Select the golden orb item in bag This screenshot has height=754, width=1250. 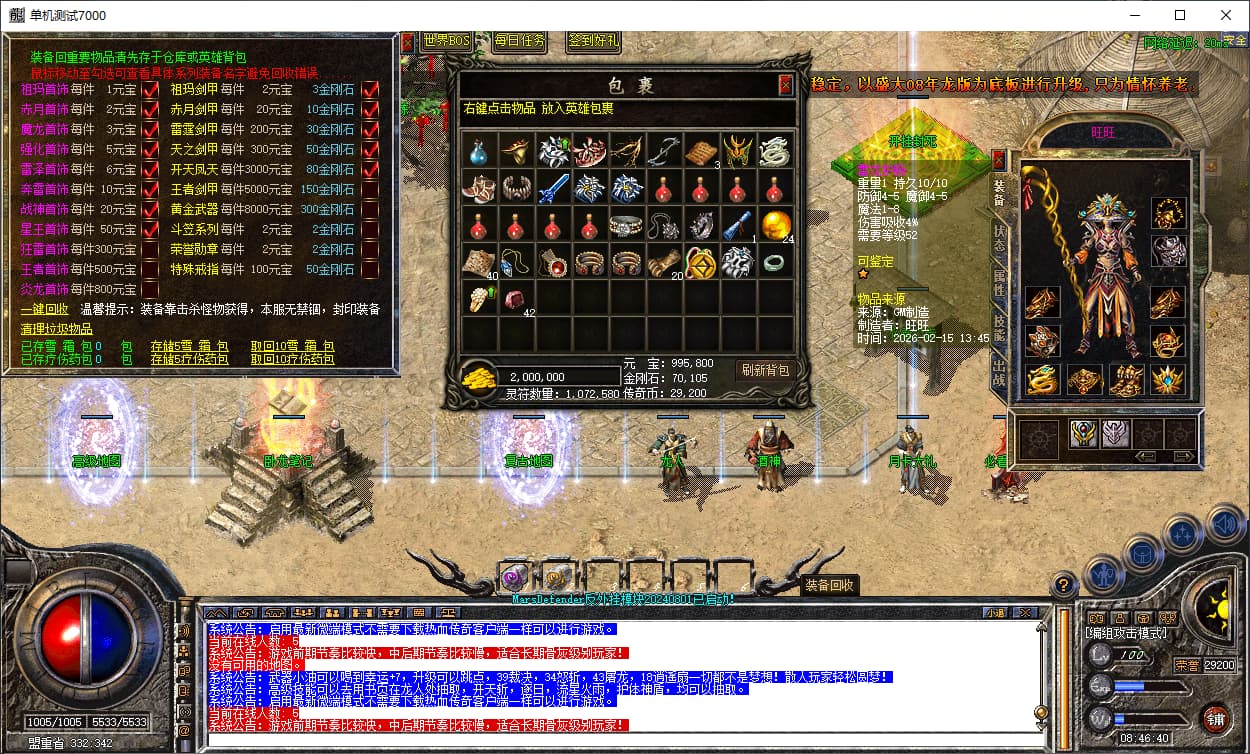[774, 225]
